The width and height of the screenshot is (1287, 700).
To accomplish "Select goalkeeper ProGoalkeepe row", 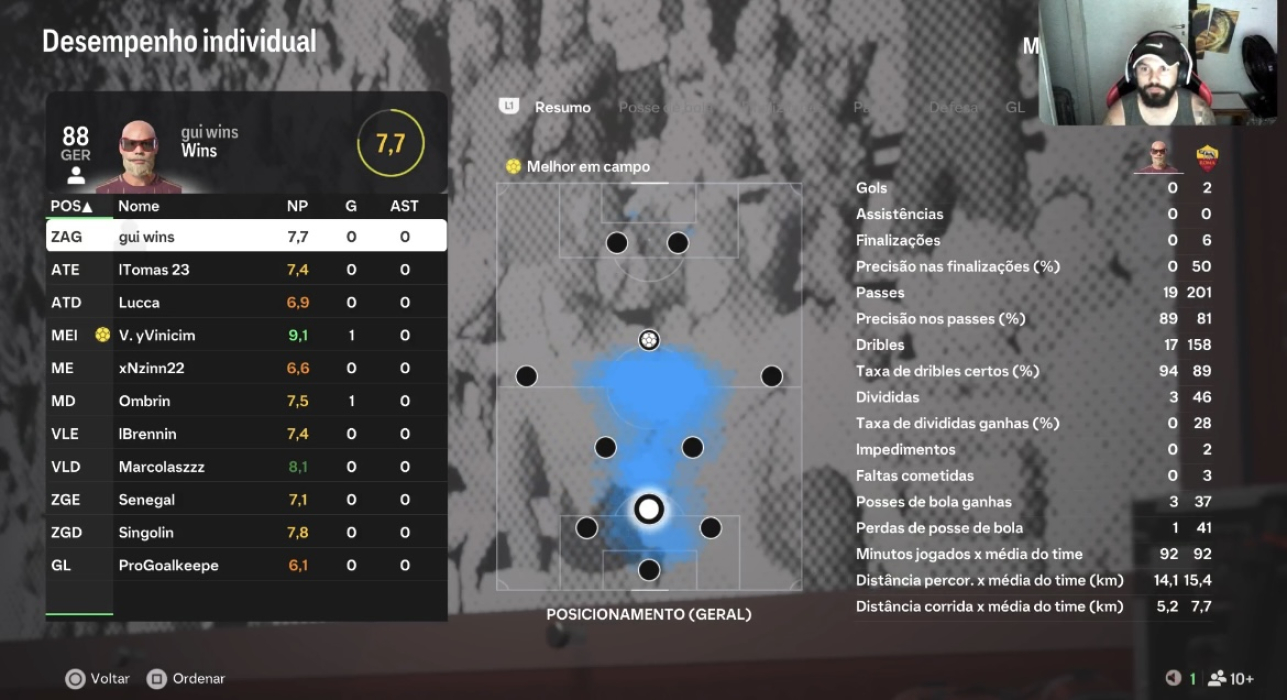I will click(246, 566).
